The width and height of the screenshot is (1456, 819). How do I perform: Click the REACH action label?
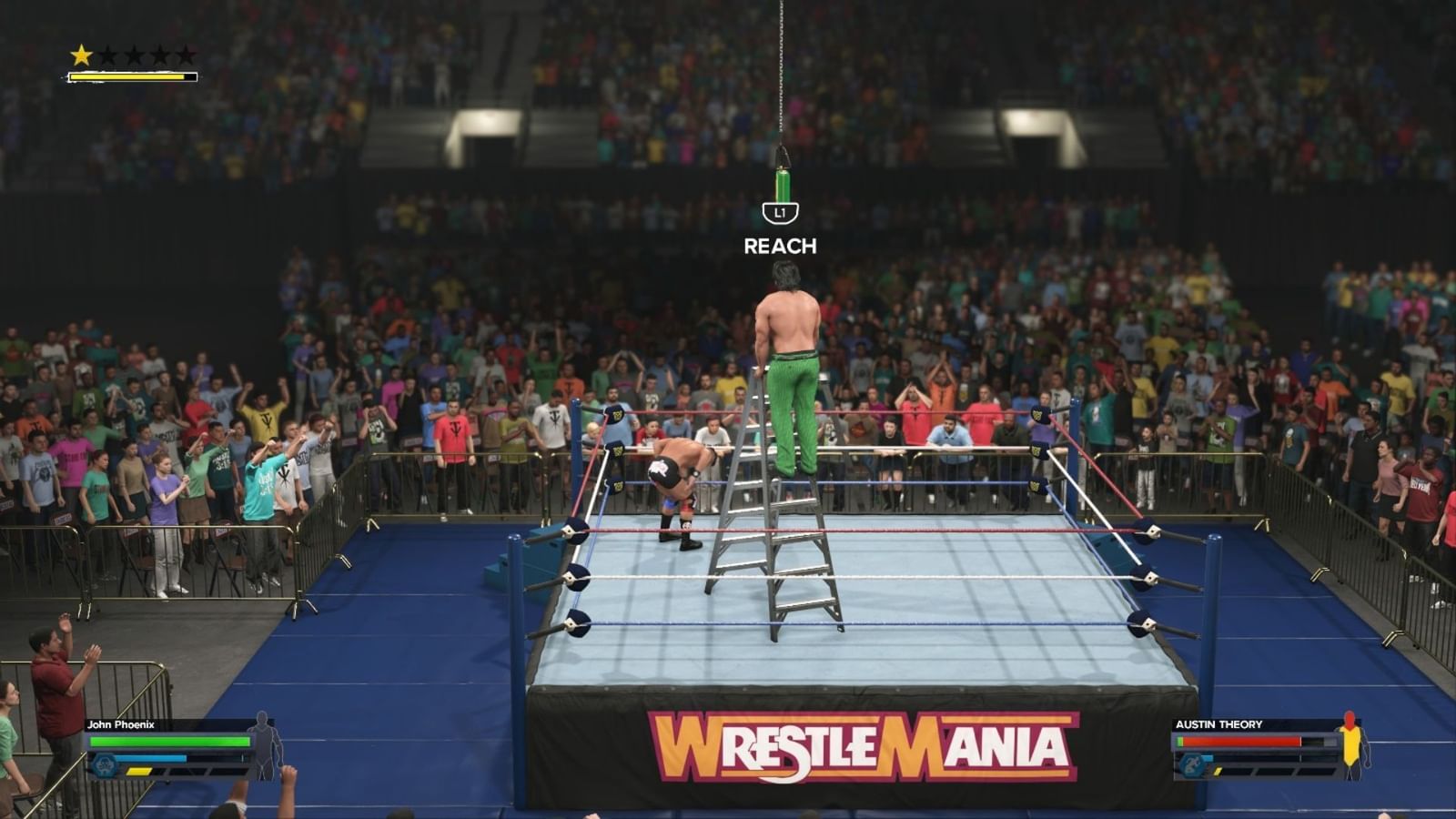pyautogui.click(x=780, y=244)
